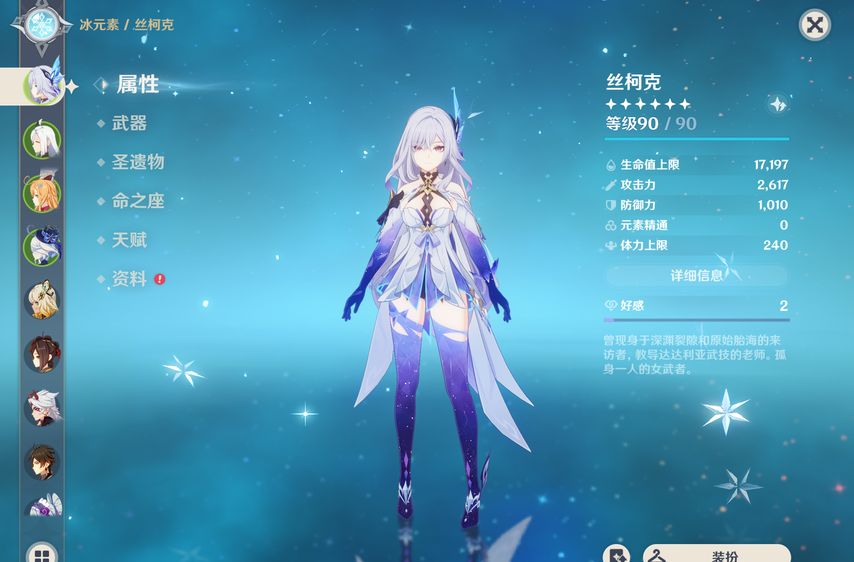This screenshot has height=562, width=854.
Task: Click the sparkle icon beside the level stars
Action: tap(778, 104)
